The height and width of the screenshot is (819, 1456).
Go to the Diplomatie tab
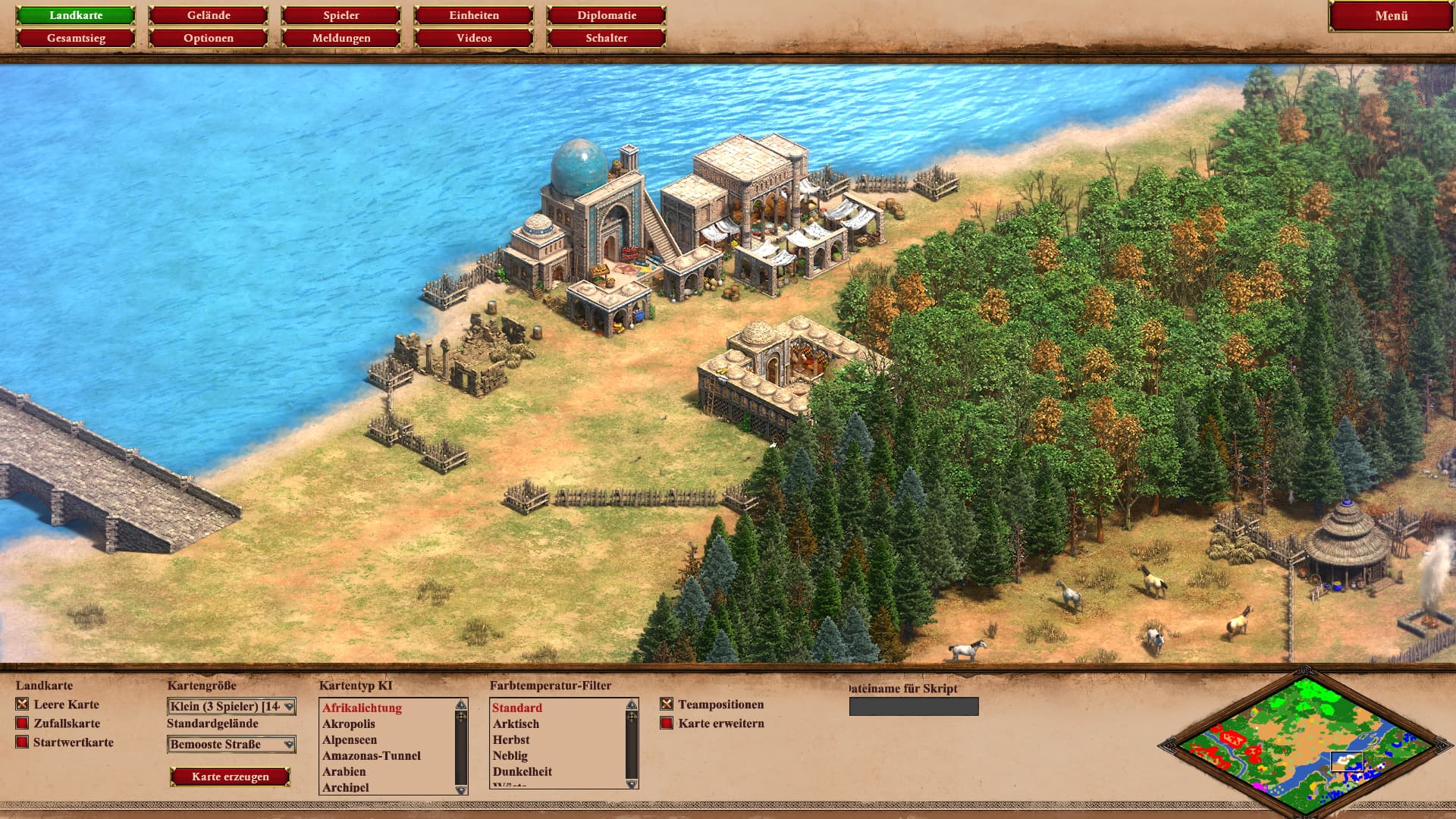[607, 15]
